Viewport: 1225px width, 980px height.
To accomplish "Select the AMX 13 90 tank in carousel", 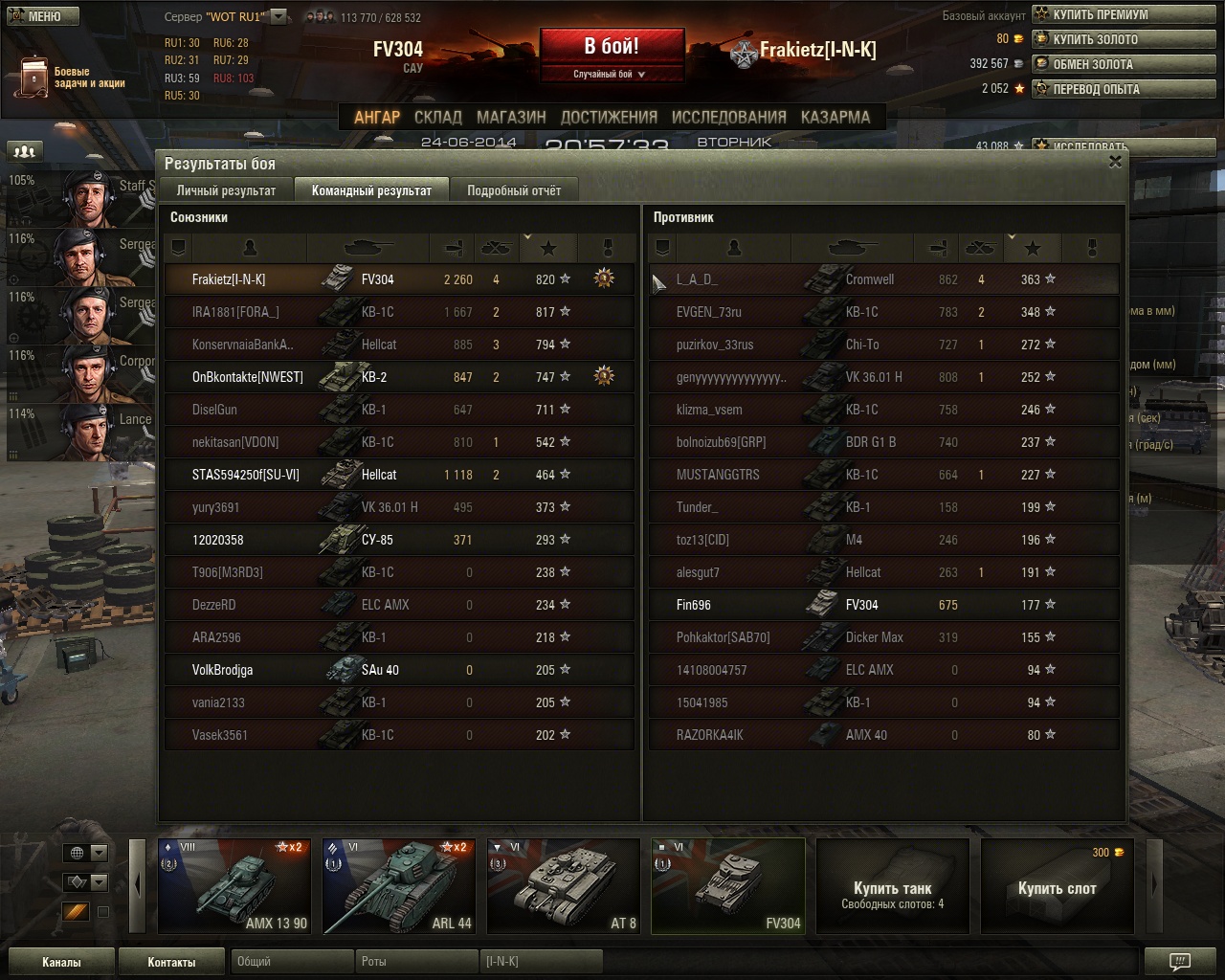I will coord(234,886).
